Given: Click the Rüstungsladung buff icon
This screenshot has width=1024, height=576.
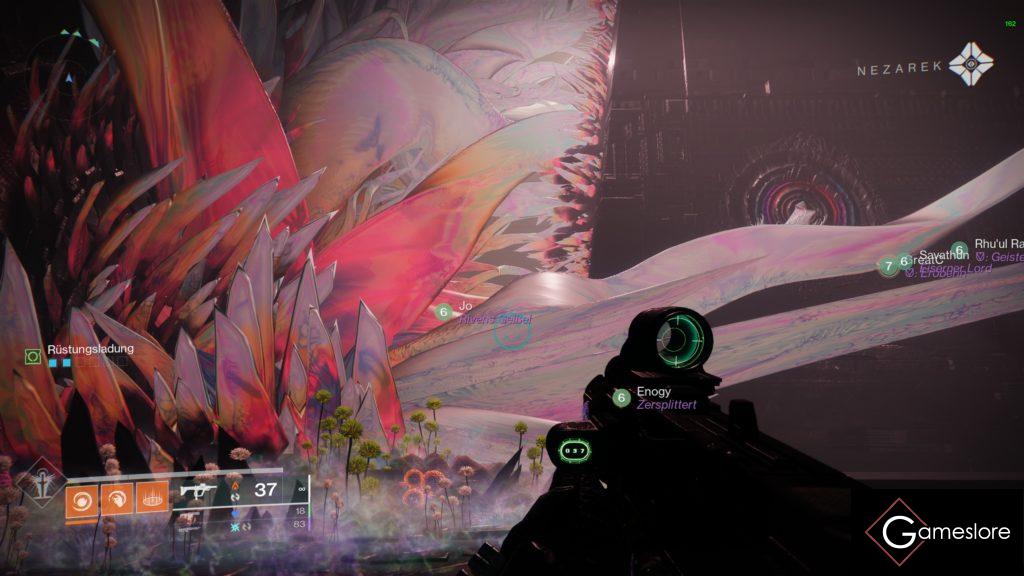Looking at the screenshot, I should point(33,355).
